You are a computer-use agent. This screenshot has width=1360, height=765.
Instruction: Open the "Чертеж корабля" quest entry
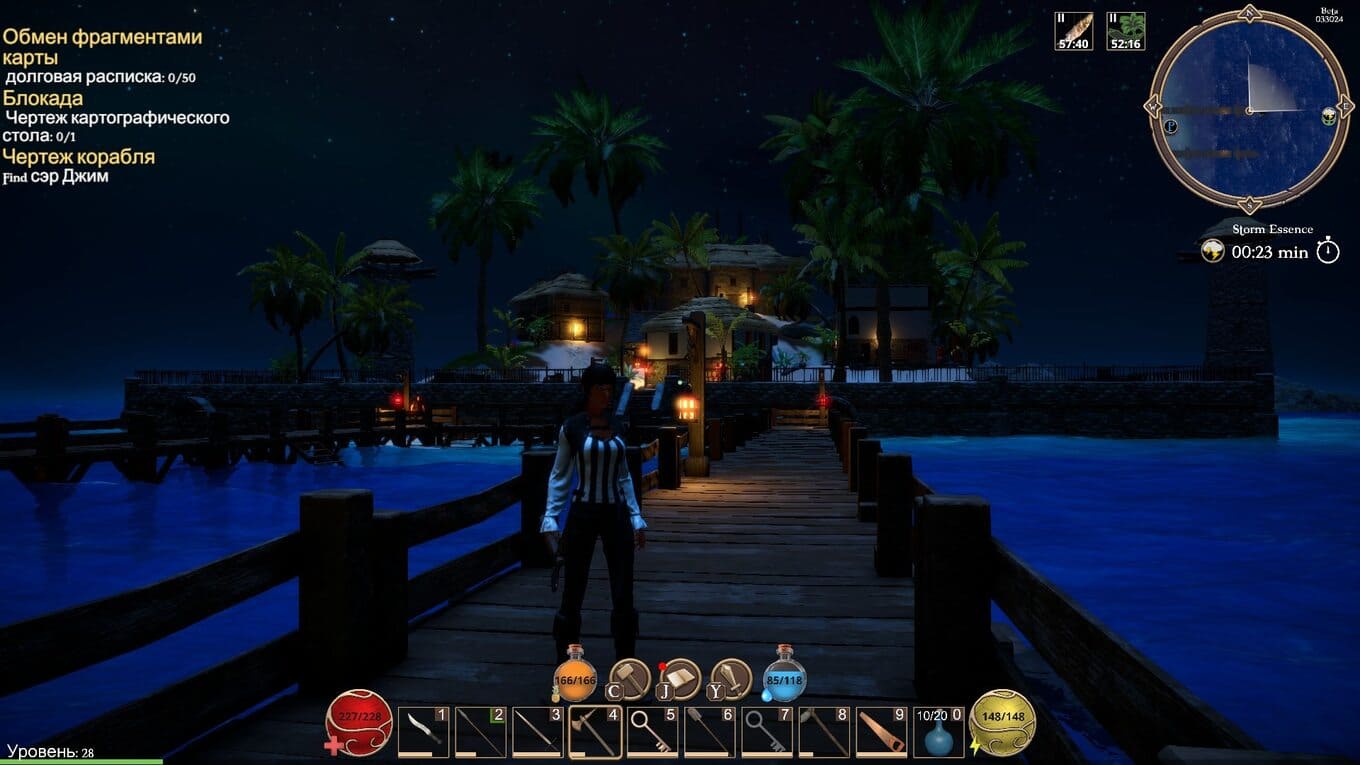coord(79,157)
